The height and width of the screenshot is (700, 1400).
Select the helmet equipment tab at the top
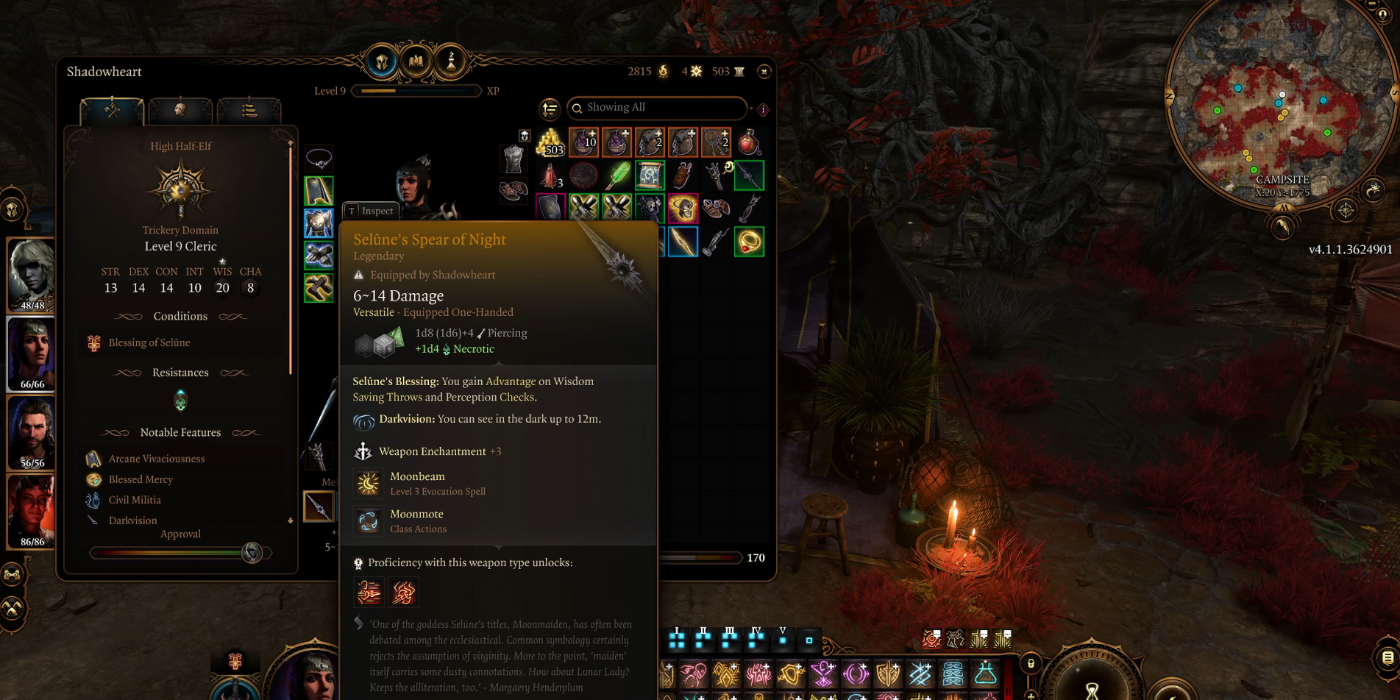point(382,62)
